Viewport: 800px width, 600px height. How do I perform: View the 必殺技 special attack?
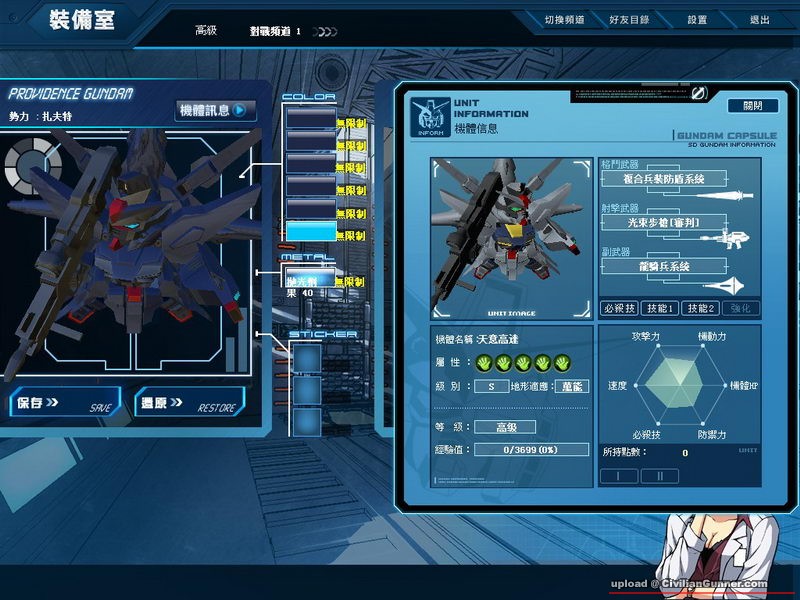click(618, 309)
